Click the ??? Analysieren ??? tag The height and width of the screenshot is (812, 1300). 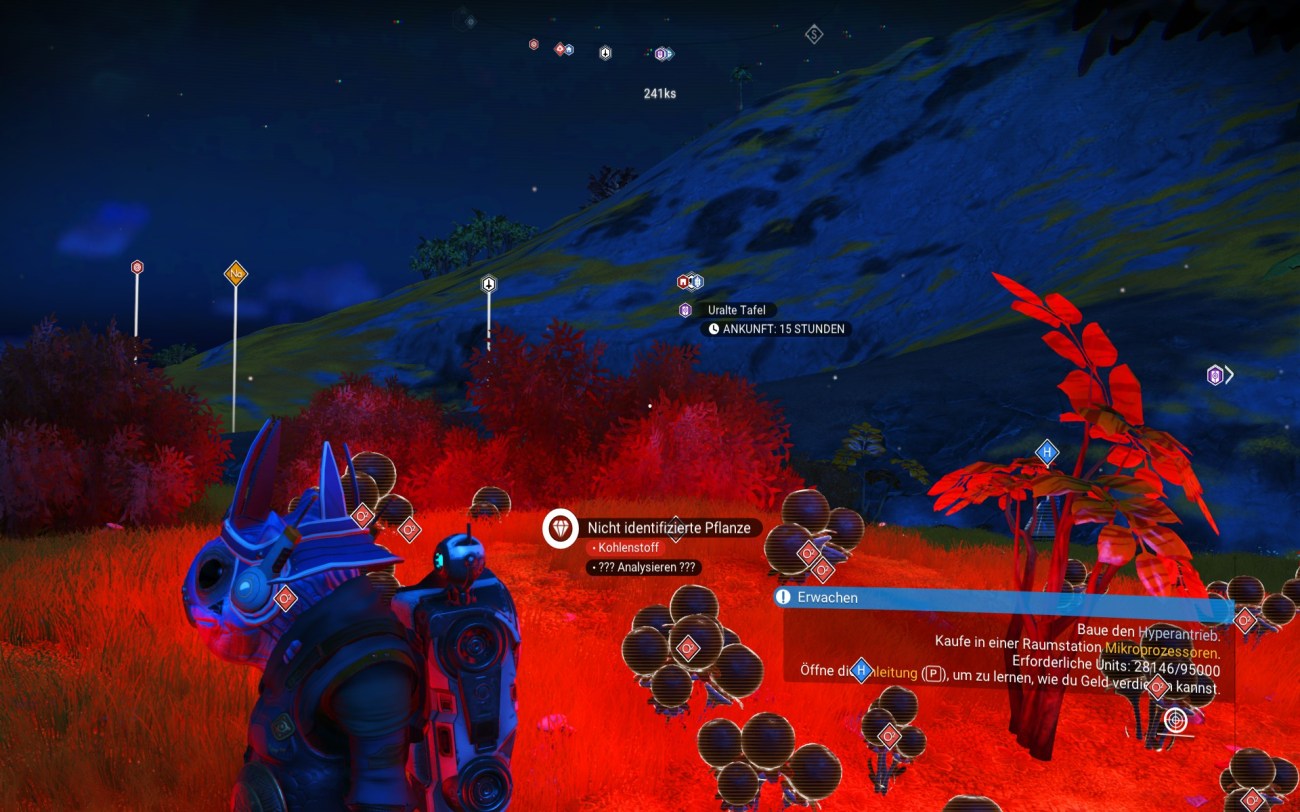[x=644, y=567]
